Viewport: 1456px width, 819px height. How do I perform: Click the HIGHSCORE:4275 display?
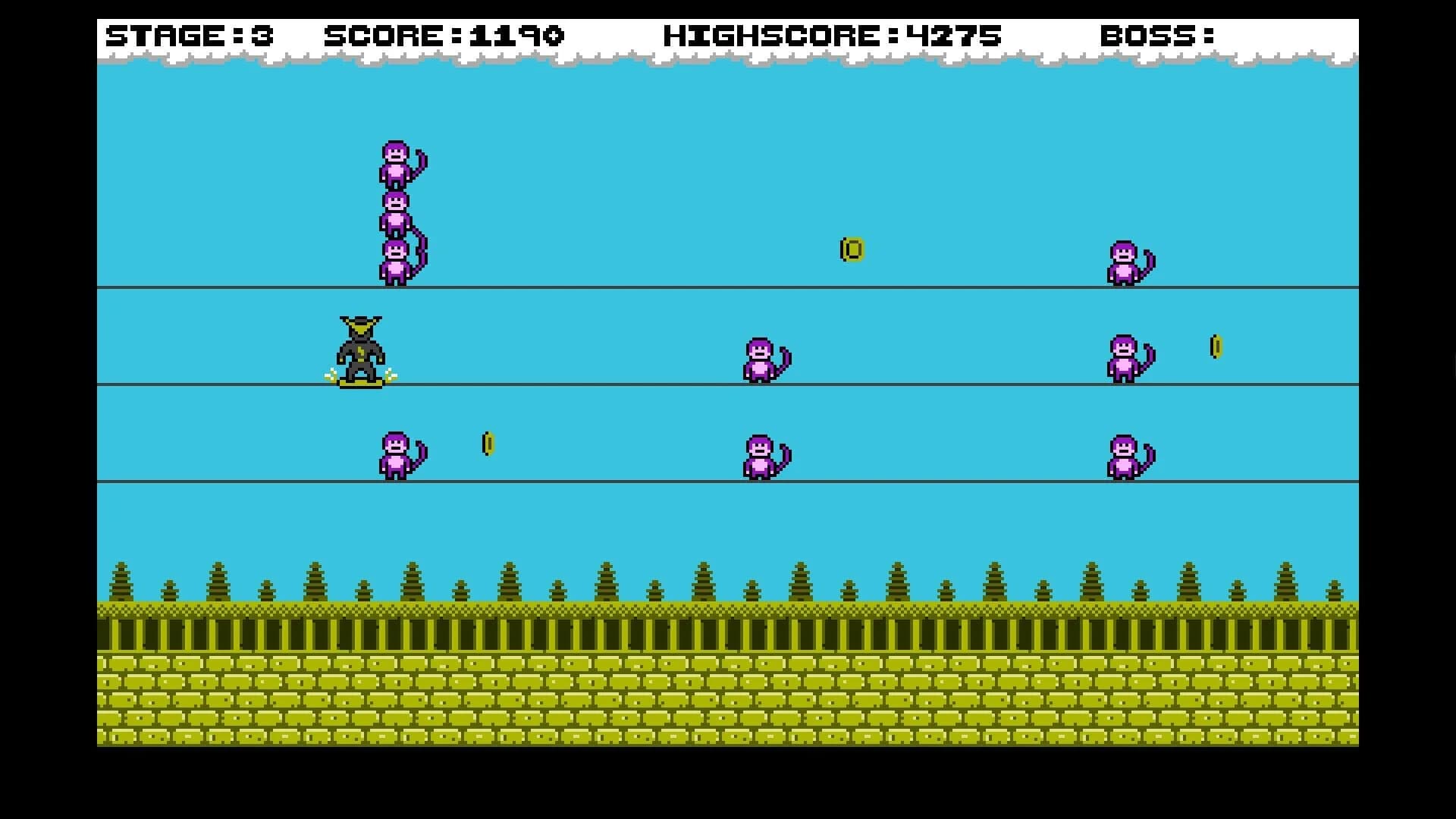point(831,35)
